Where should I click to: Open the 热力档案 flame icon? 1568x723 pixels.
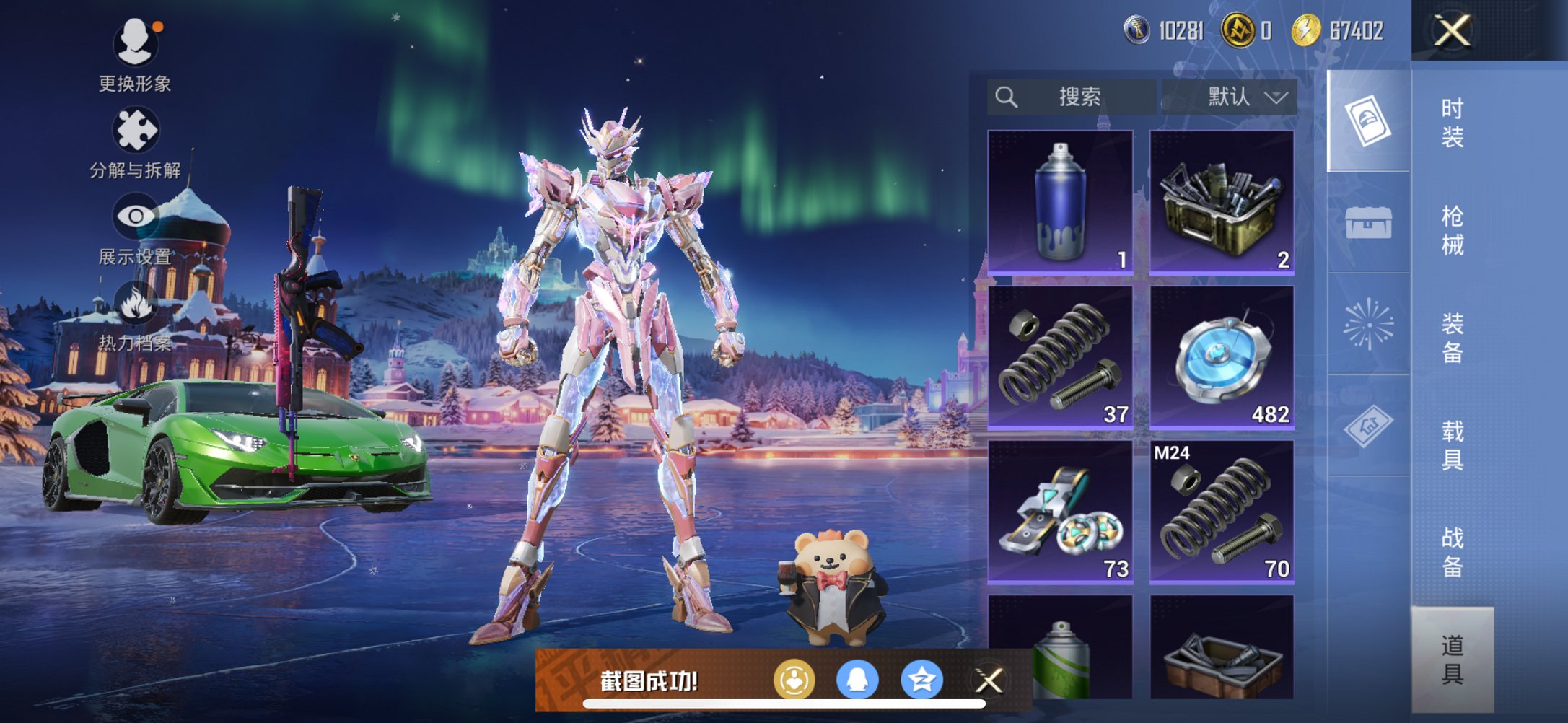click(135, 304)
